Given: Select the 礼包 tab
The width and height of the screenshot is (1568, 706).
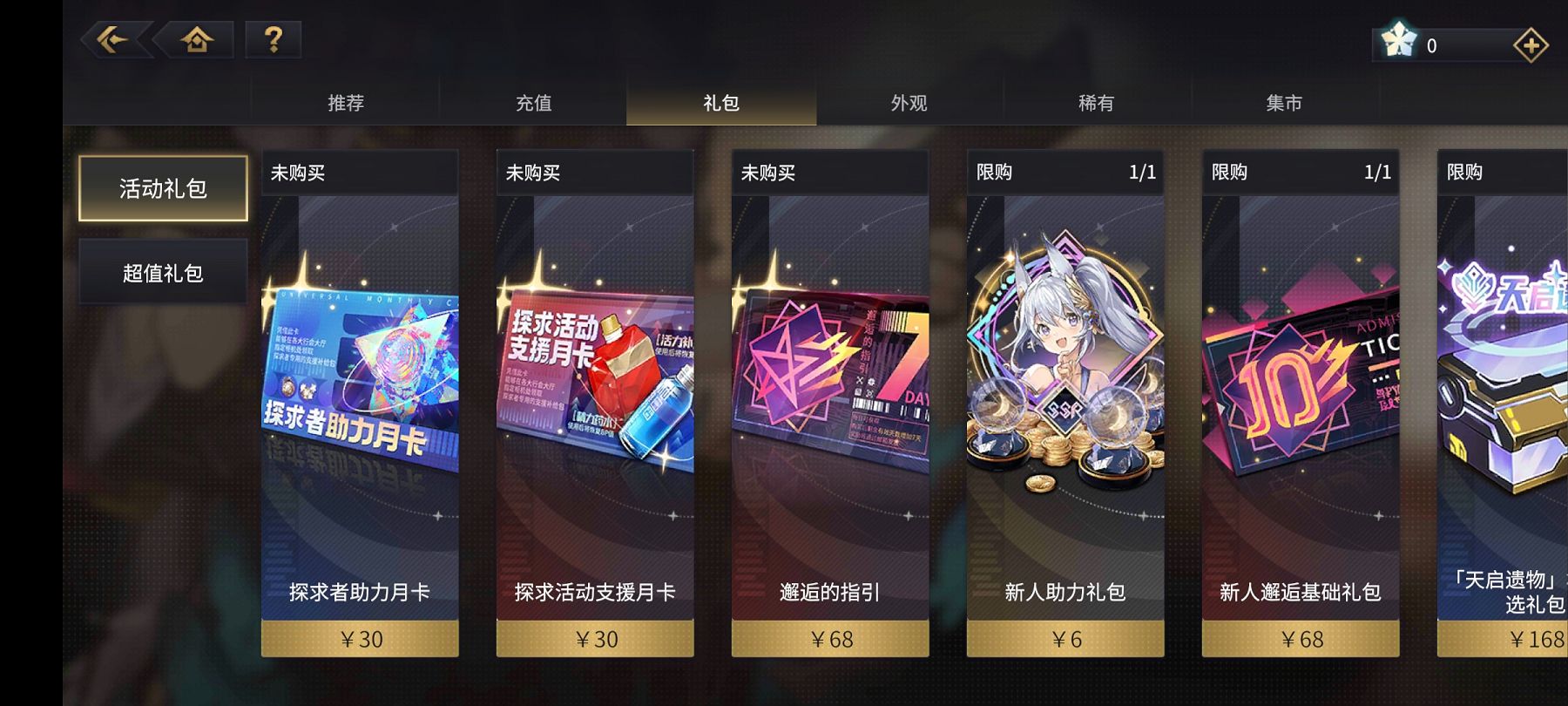Looking at the screenshot, I should click(x=721, y=103).
